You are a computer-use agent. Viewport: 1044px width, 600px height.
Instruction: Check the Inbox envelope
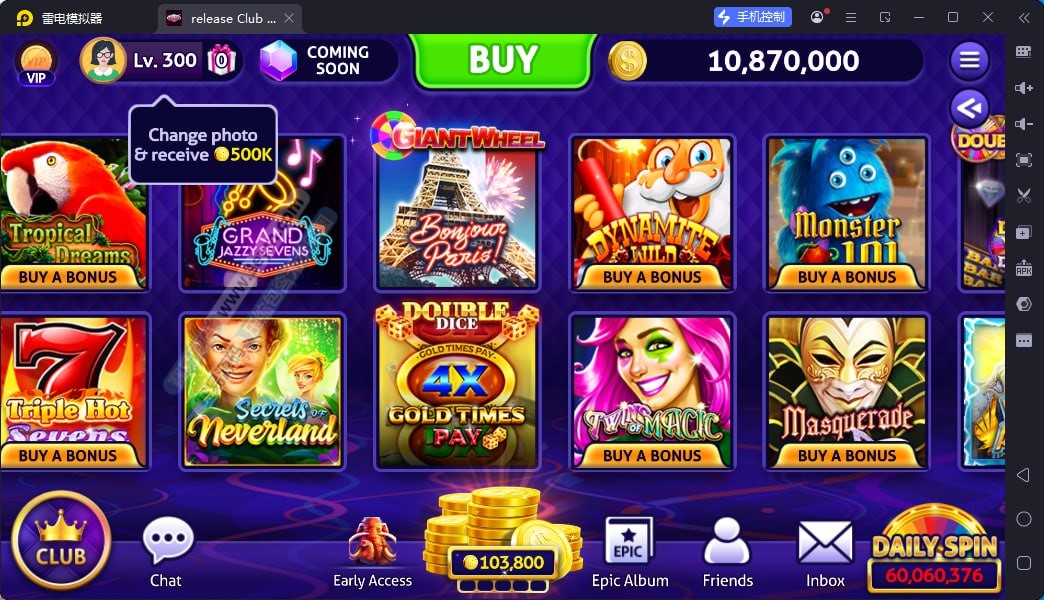click(825, 552)
